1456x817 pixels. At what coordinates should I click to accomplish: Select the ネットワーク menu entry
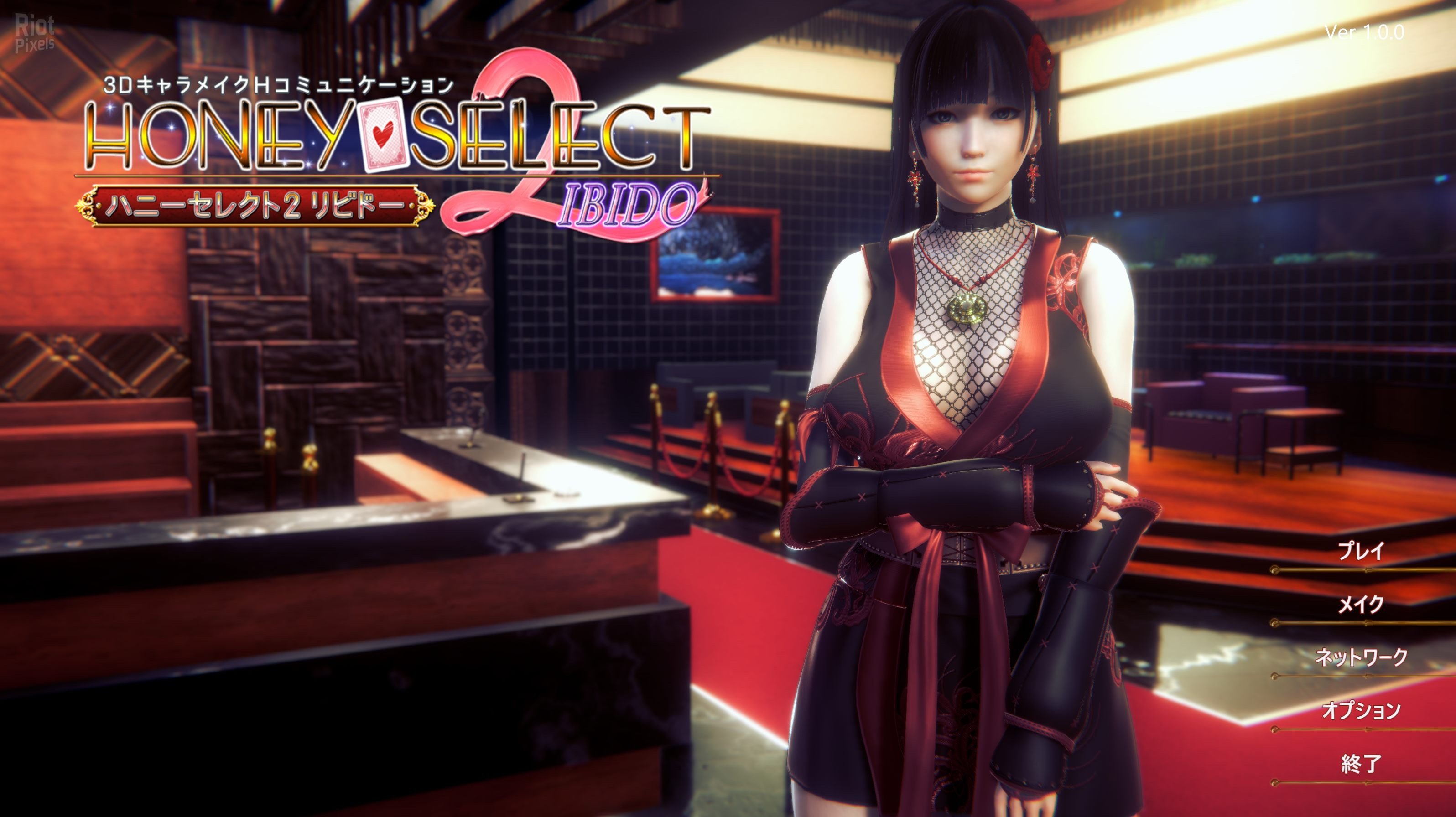1361,658
